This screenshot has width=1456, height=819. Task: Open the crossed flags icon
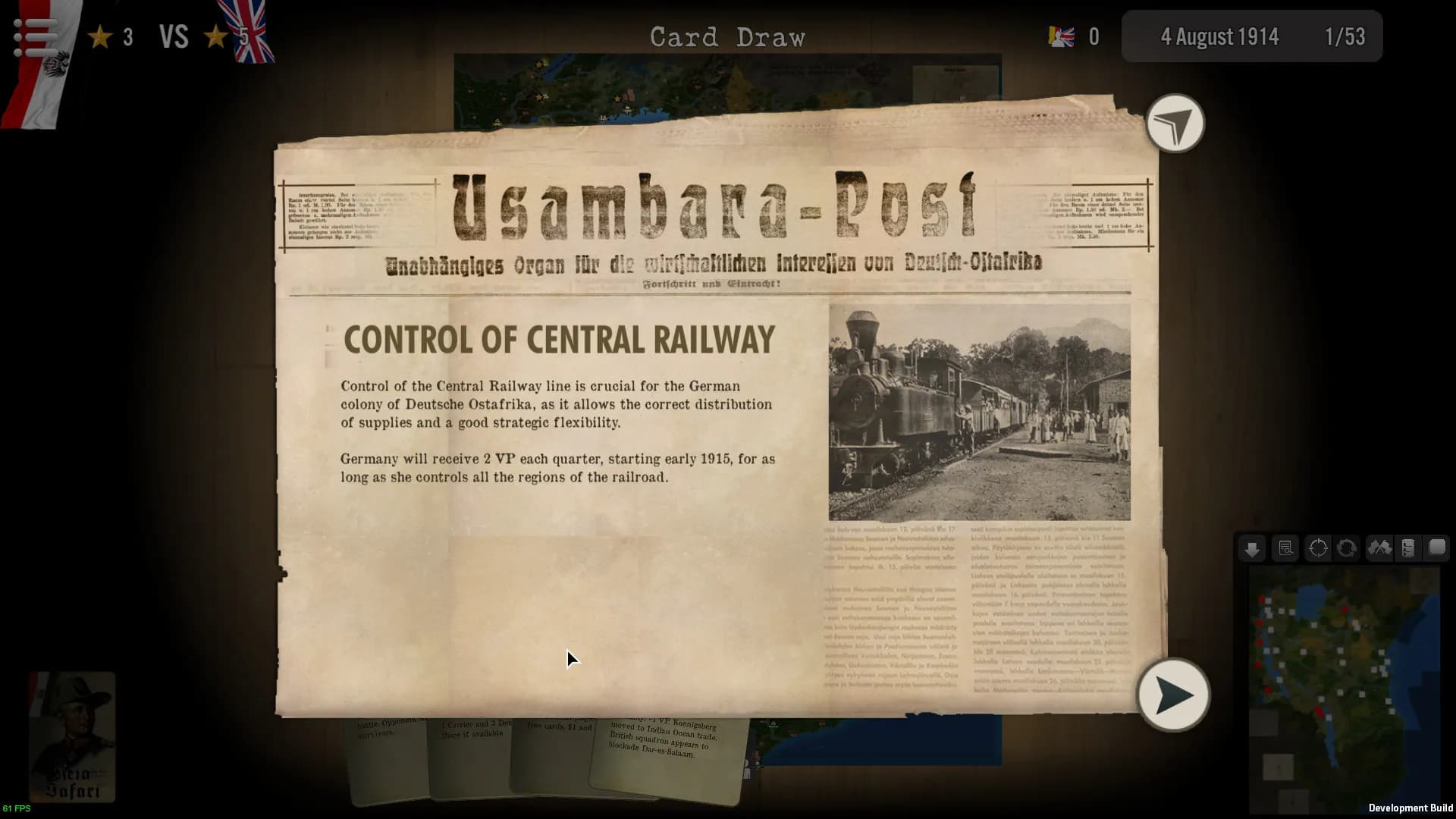[1380, 548]
